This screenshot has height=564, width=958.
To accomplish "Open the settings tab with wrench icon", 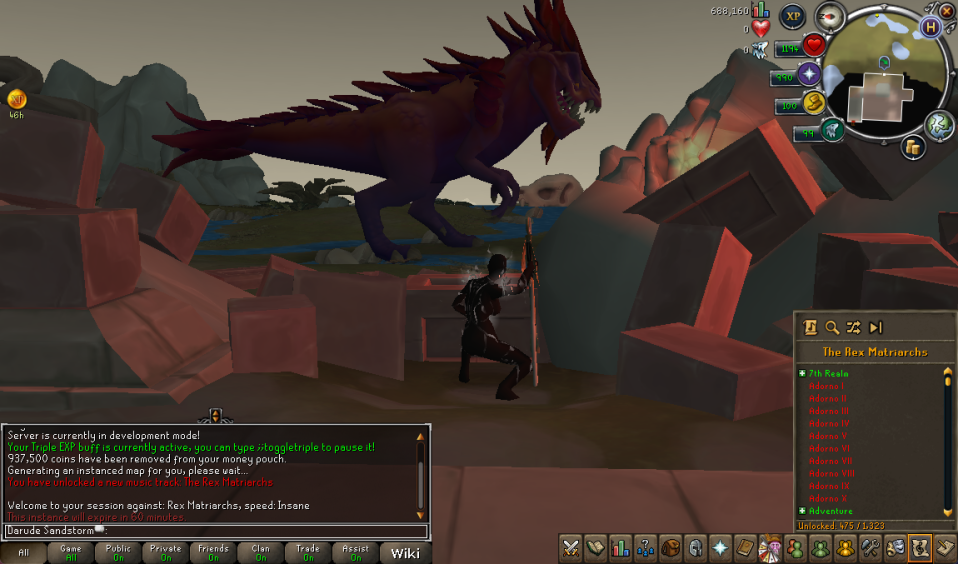I will tap(870, 548).
